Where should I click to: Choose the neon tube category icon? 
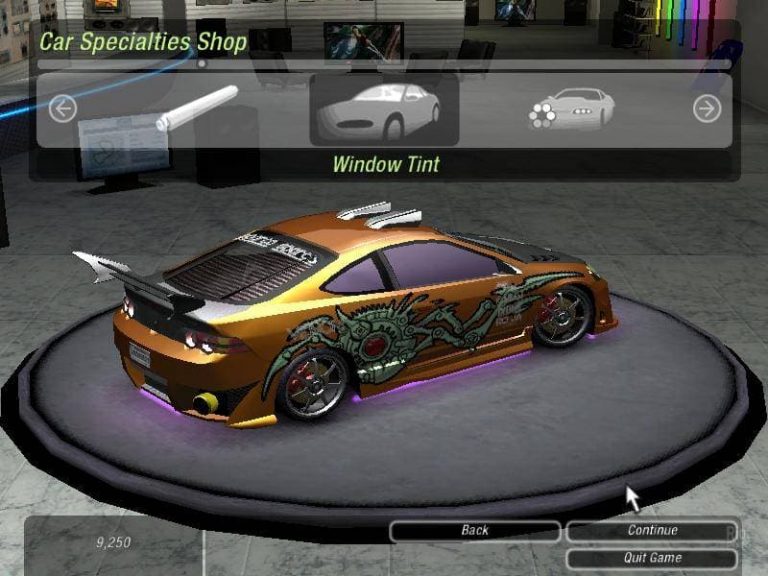(x=197, y=109)
